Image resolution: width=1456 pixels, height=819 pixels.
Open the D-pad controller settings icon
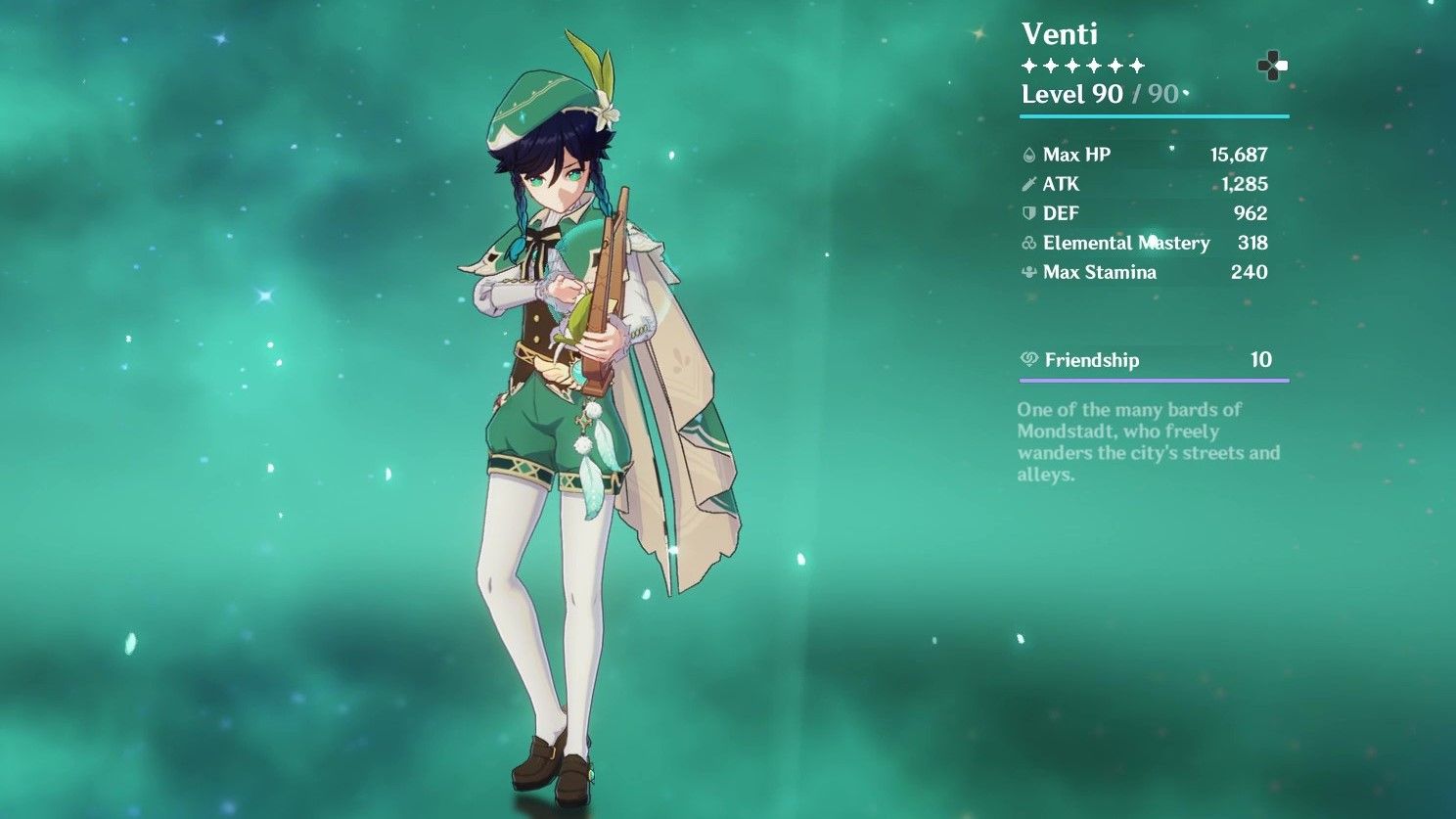tap(1272, 67)
